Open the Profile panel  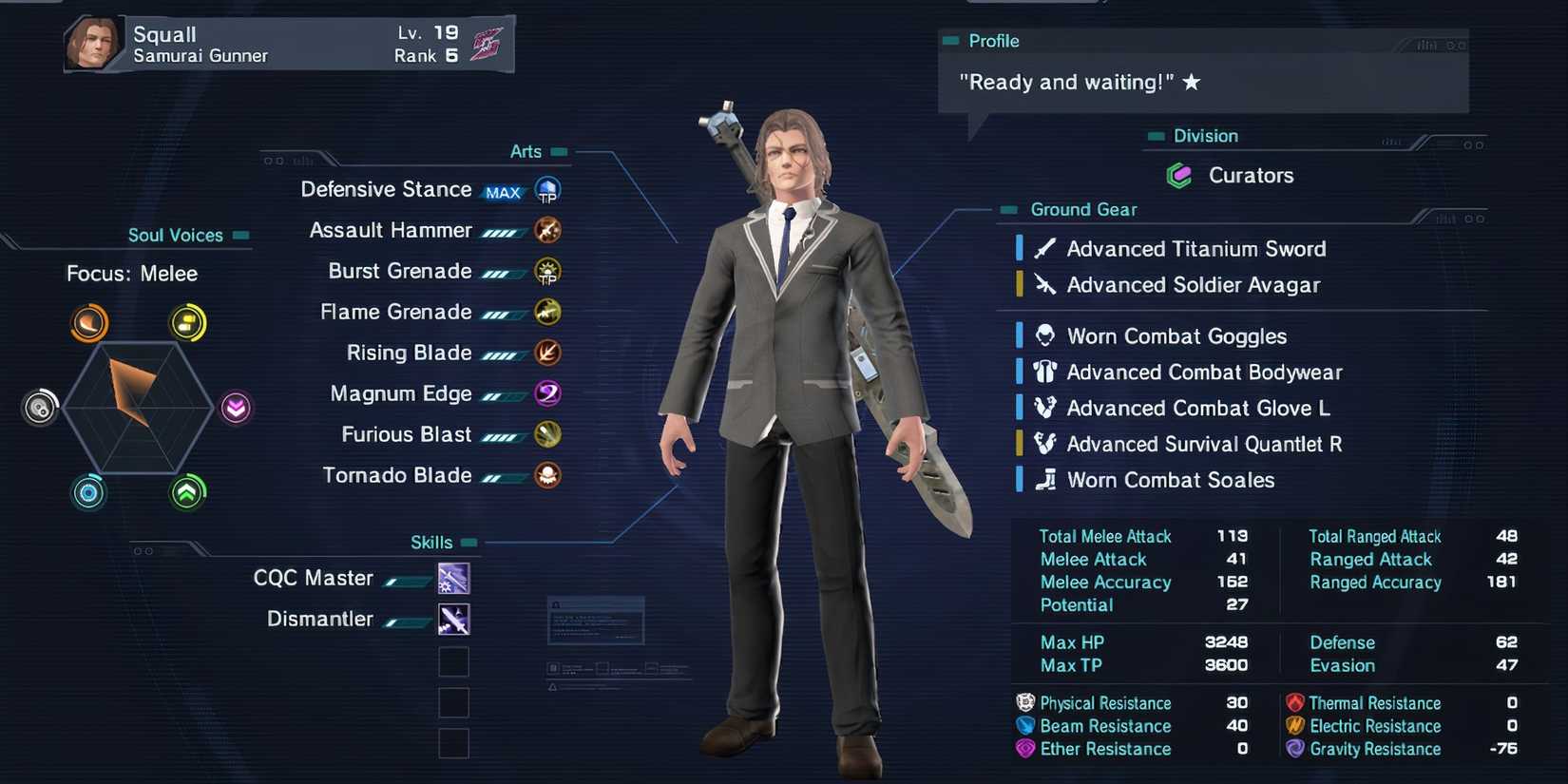tap(992, 41)
